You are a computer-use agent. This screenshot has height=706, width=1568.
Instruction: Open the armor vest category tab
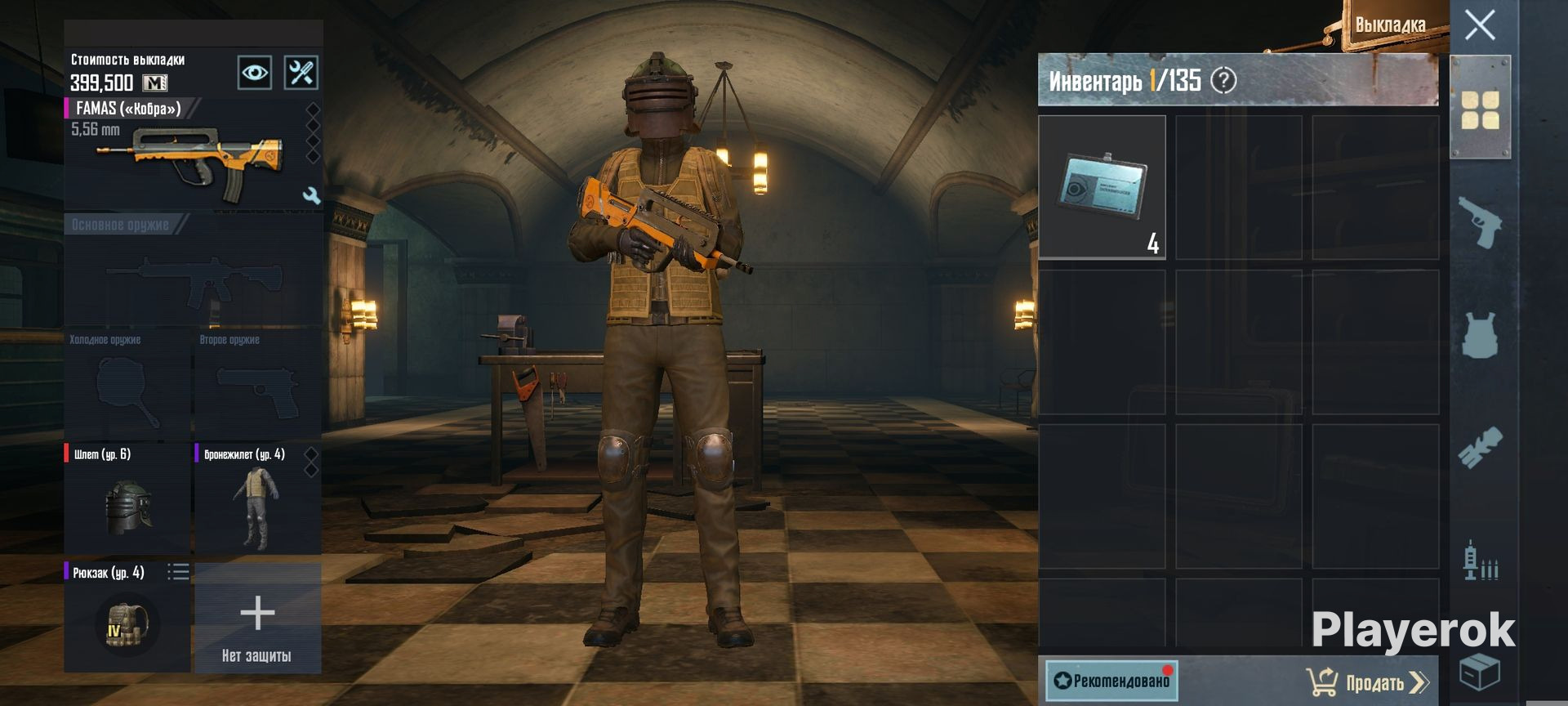point(1480,335)
